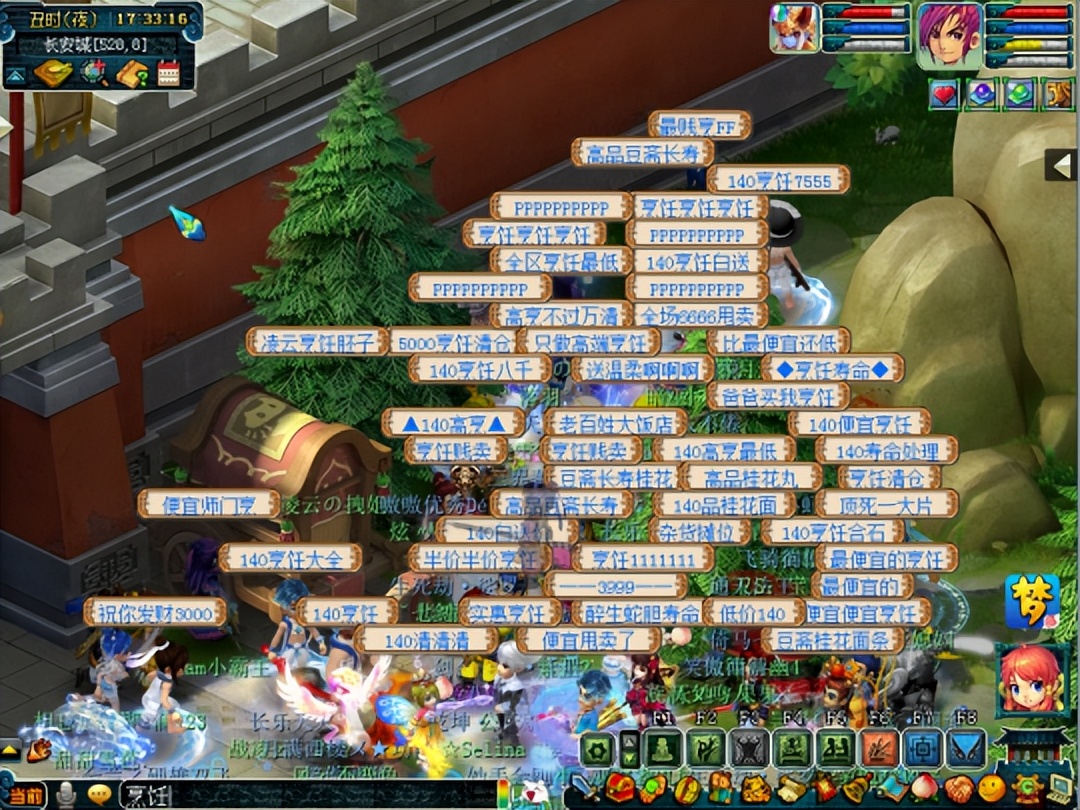Click the red heart buff icon

pos(944,95)
